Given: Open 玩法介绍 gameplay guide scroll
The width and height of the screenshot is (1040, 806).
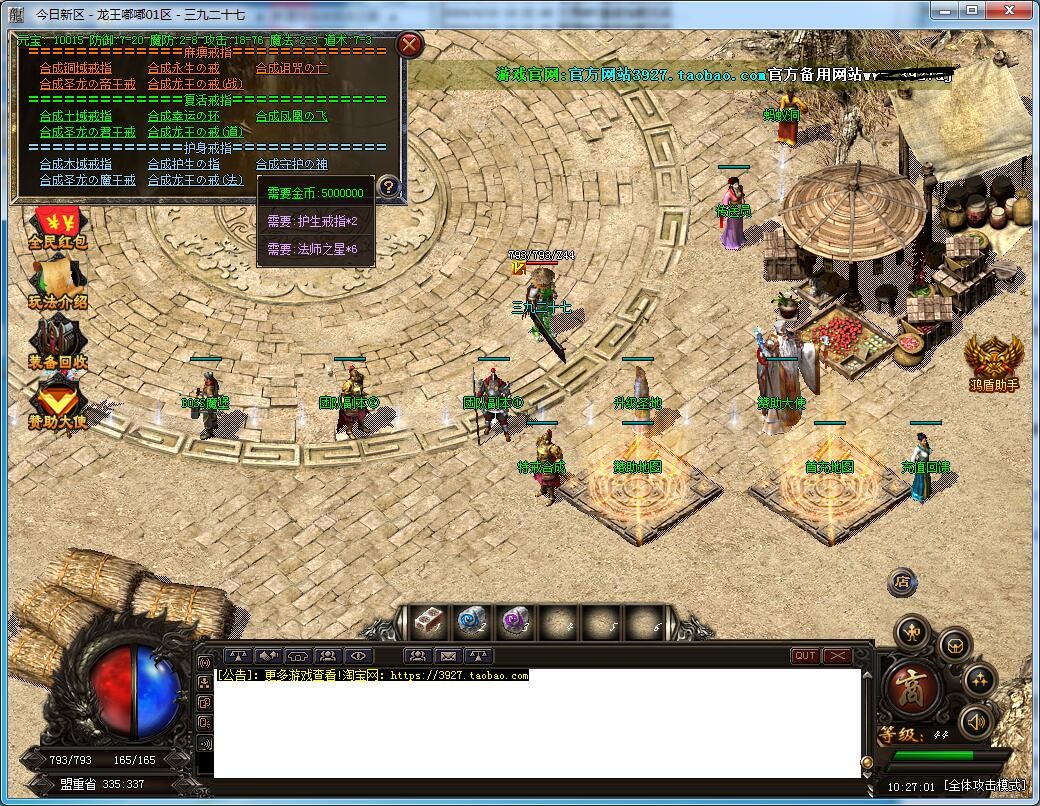Looking at the screenshot, I should coord(57,284).
